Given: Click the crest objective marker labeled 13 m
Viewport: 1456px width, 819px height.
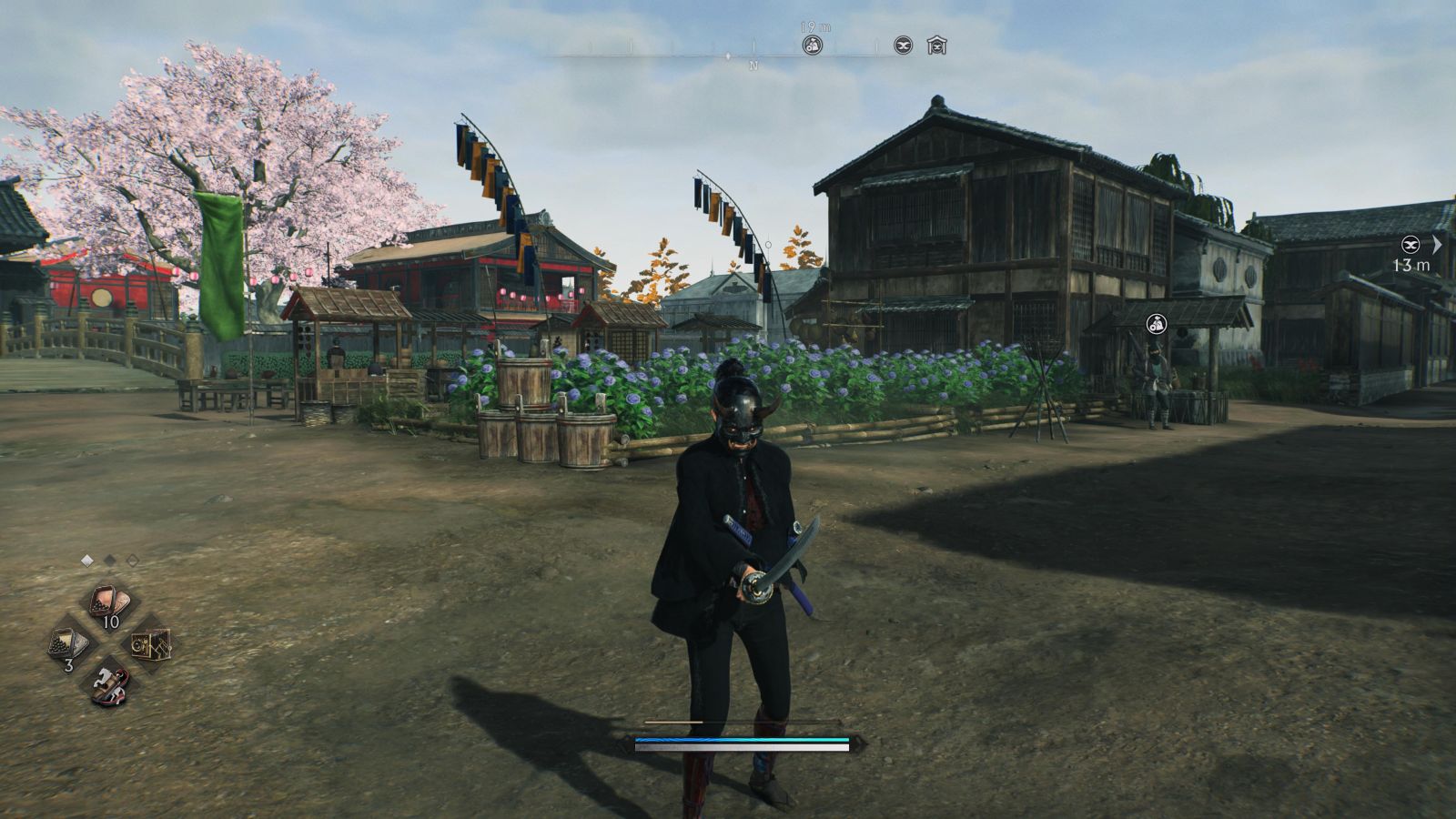Looking at the screenshot, I should [1410, 244].
